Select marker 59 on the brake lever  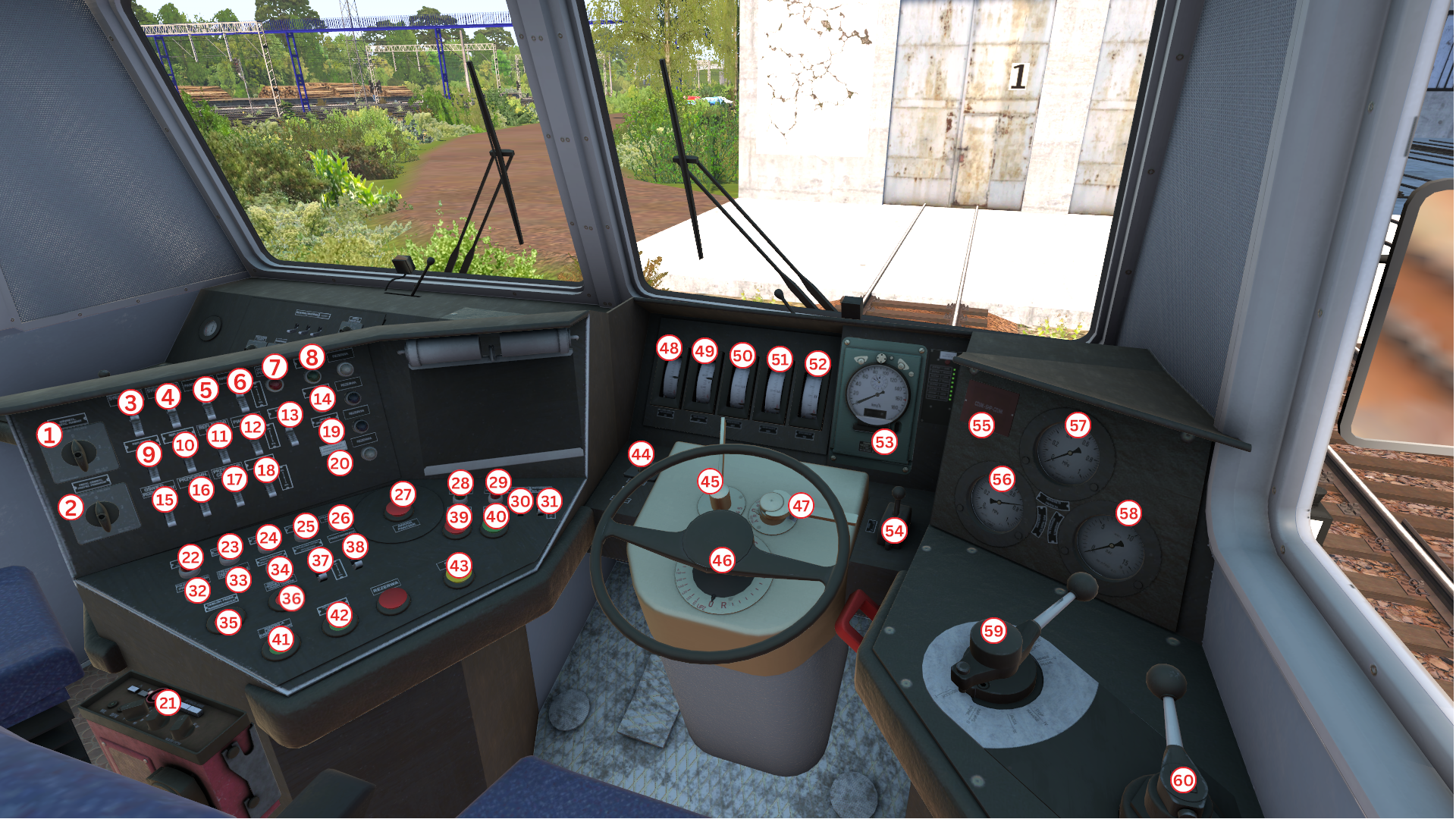pos(993,631)
